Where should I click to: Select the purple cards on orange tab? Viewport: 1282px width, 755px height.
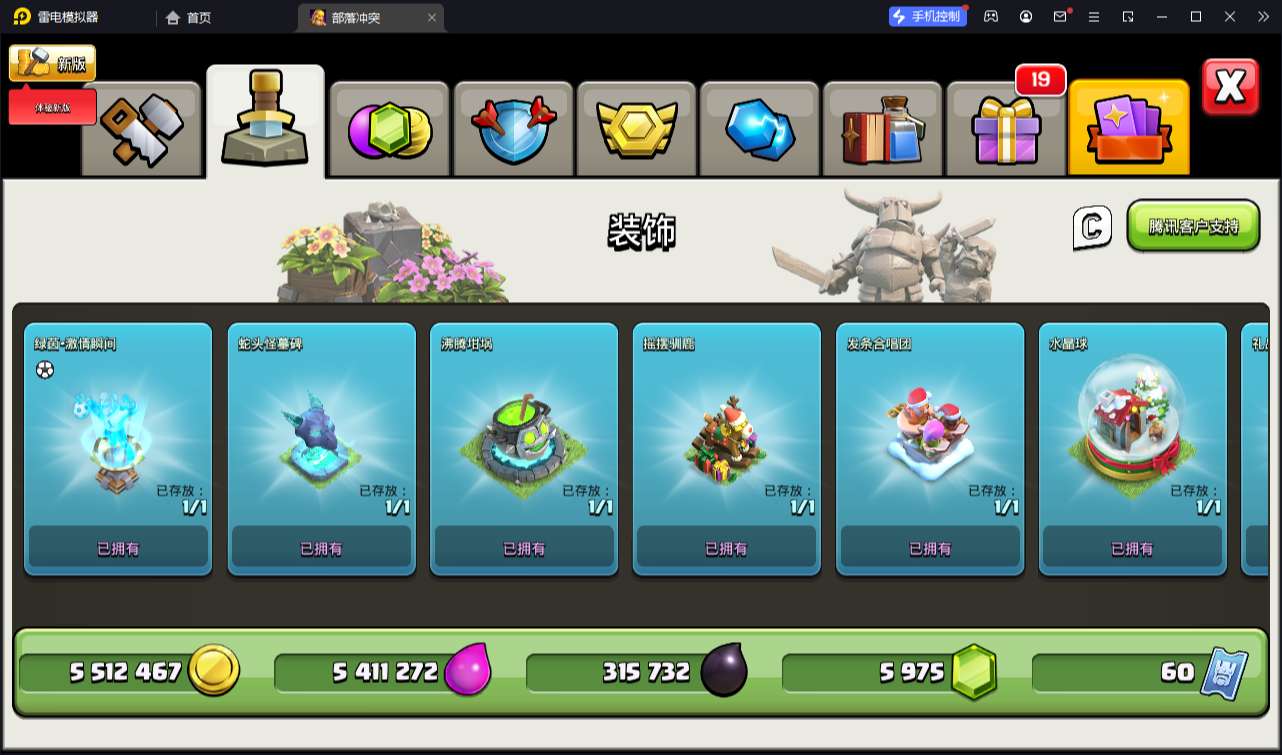coord(1129,130)
